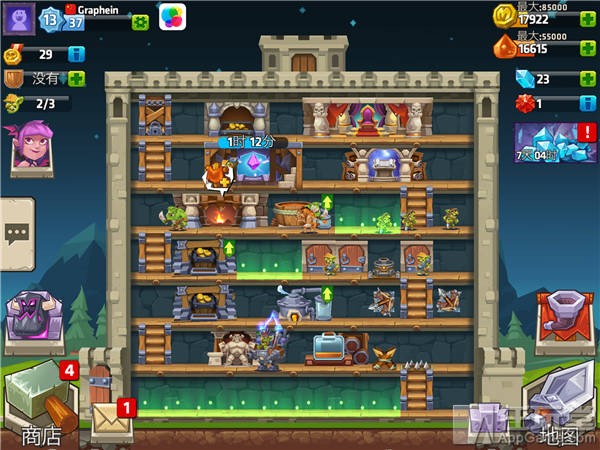Viewport: 600px width, 450px height.
Task: Add more gold coins
Action: (x=589, y=19)
